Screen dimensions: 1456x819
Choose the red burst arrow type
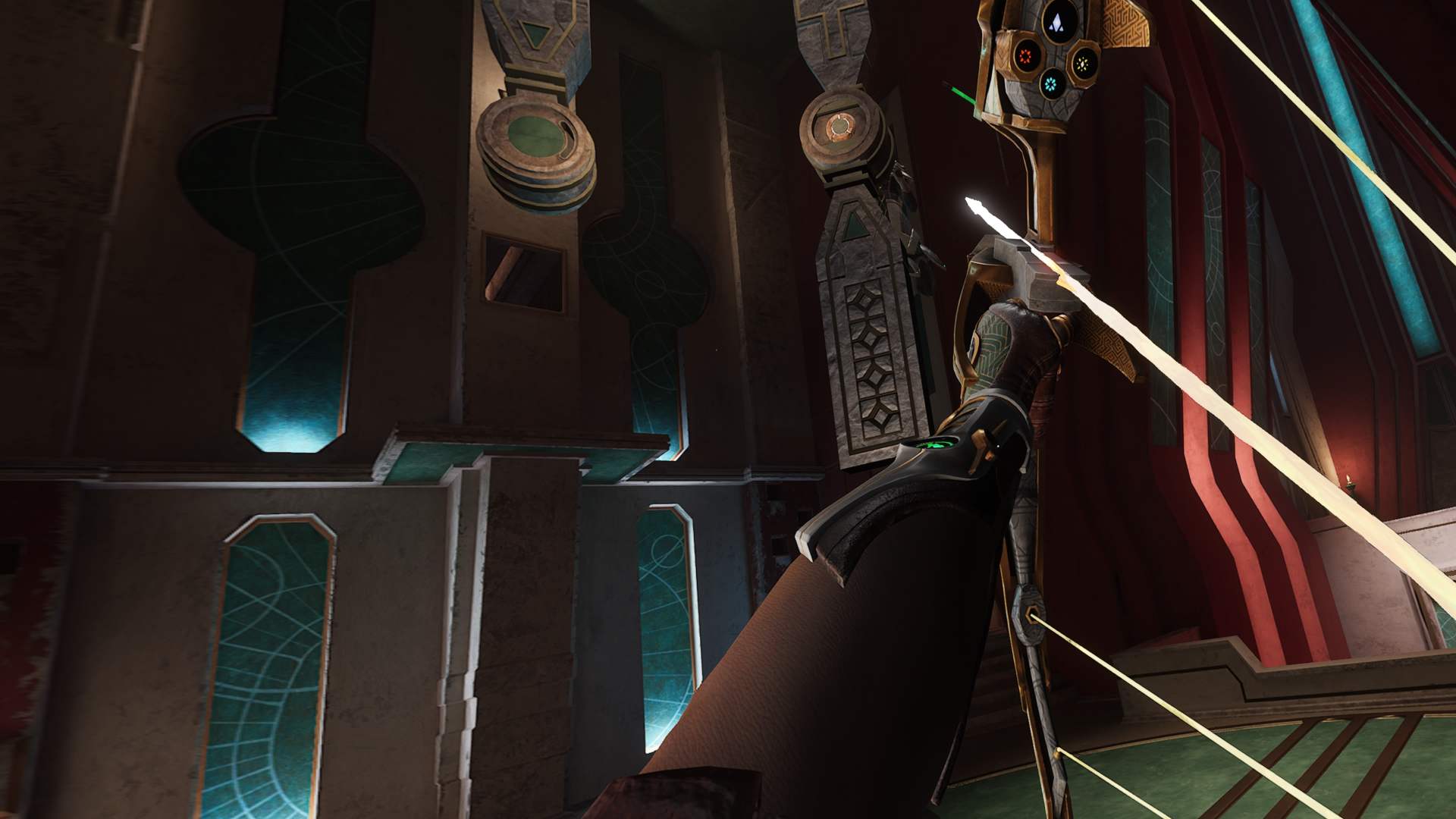click(x=1027, y=55)
